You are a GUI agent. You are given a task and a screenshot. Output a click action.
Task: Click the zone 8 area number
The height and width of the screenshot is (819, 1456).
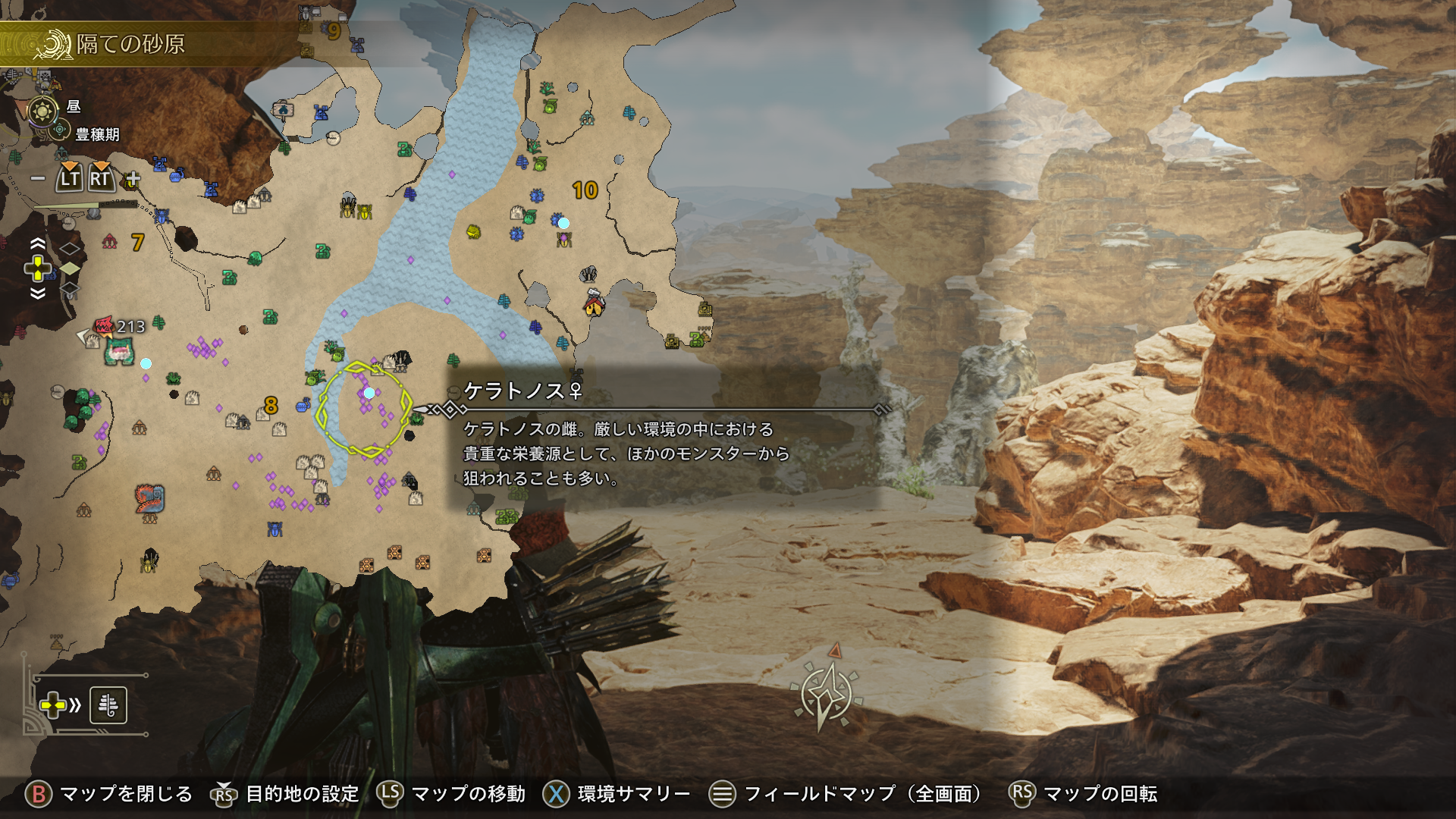271,405
